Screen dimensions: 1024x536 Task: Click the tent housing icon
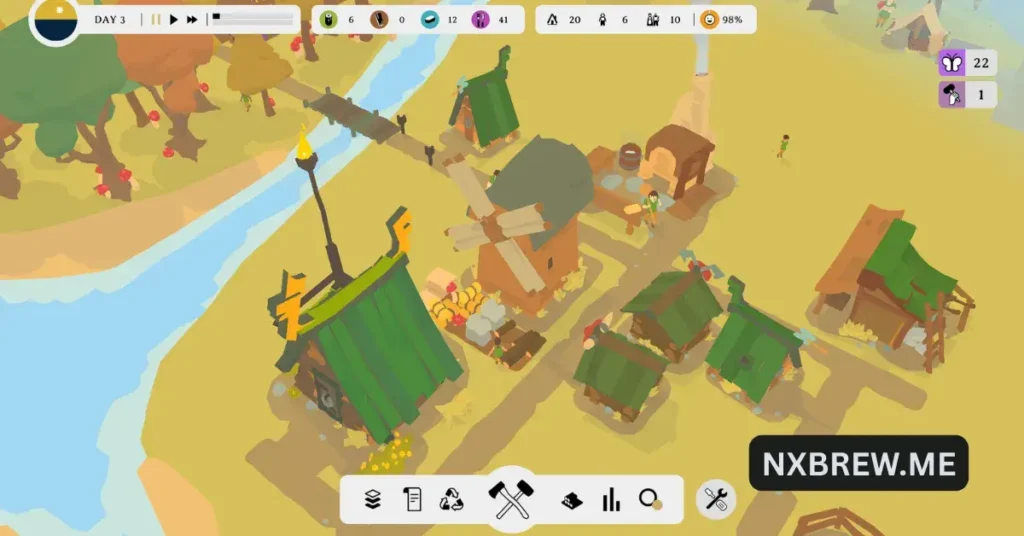553,19
